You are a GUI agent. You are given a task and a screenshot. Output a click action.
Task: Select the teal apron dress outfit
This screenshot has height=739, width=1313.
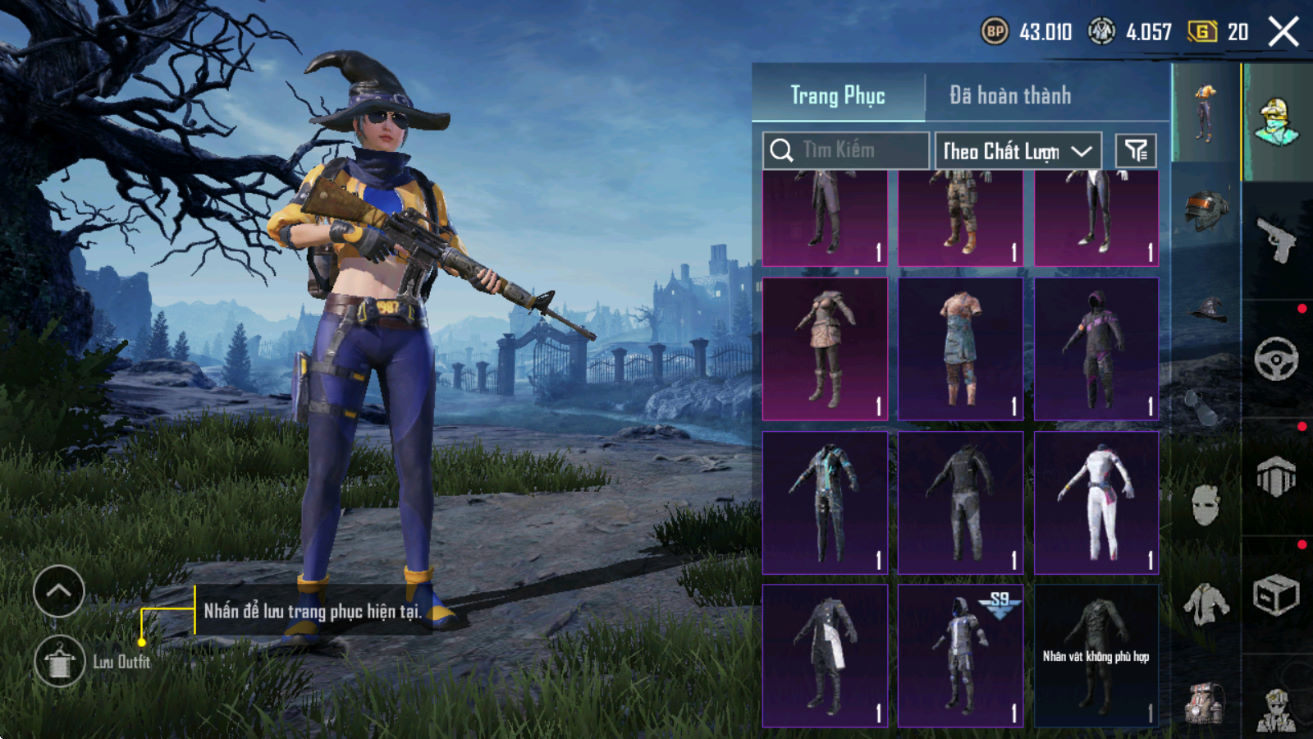[960, 348]
